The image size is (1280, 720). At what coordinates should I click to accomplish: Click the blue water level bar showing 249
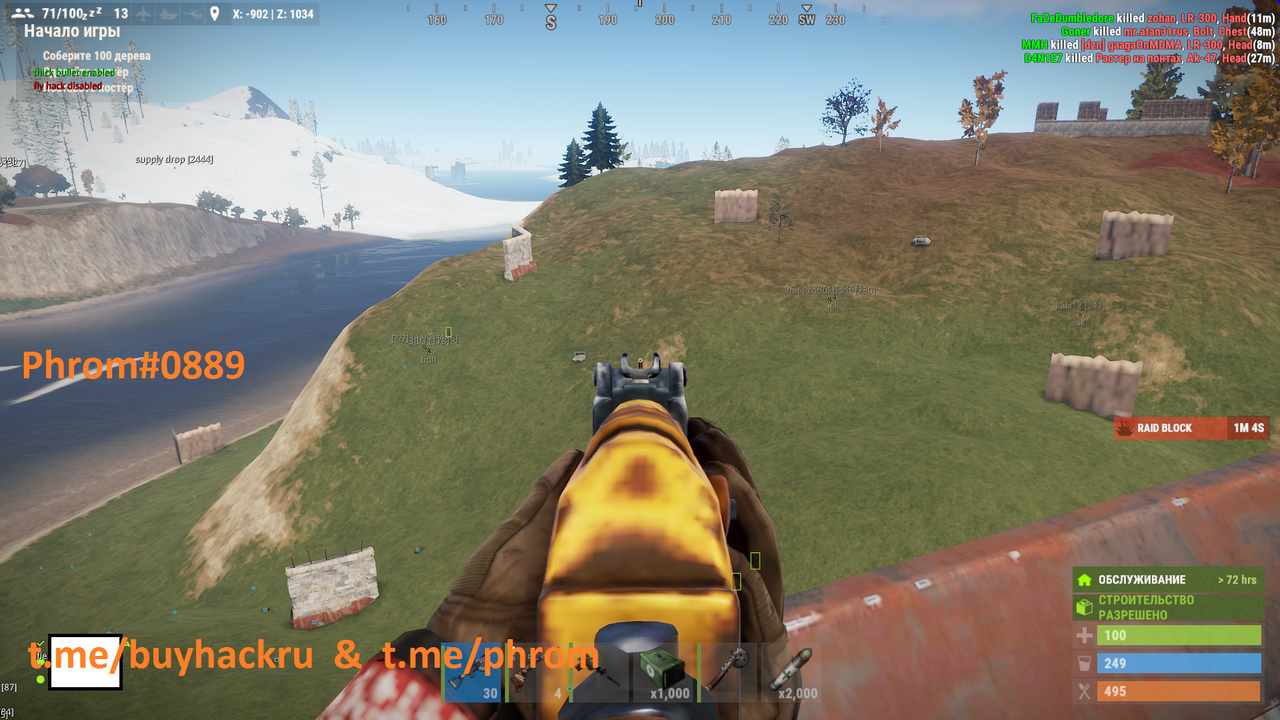tap(1180, 663)
